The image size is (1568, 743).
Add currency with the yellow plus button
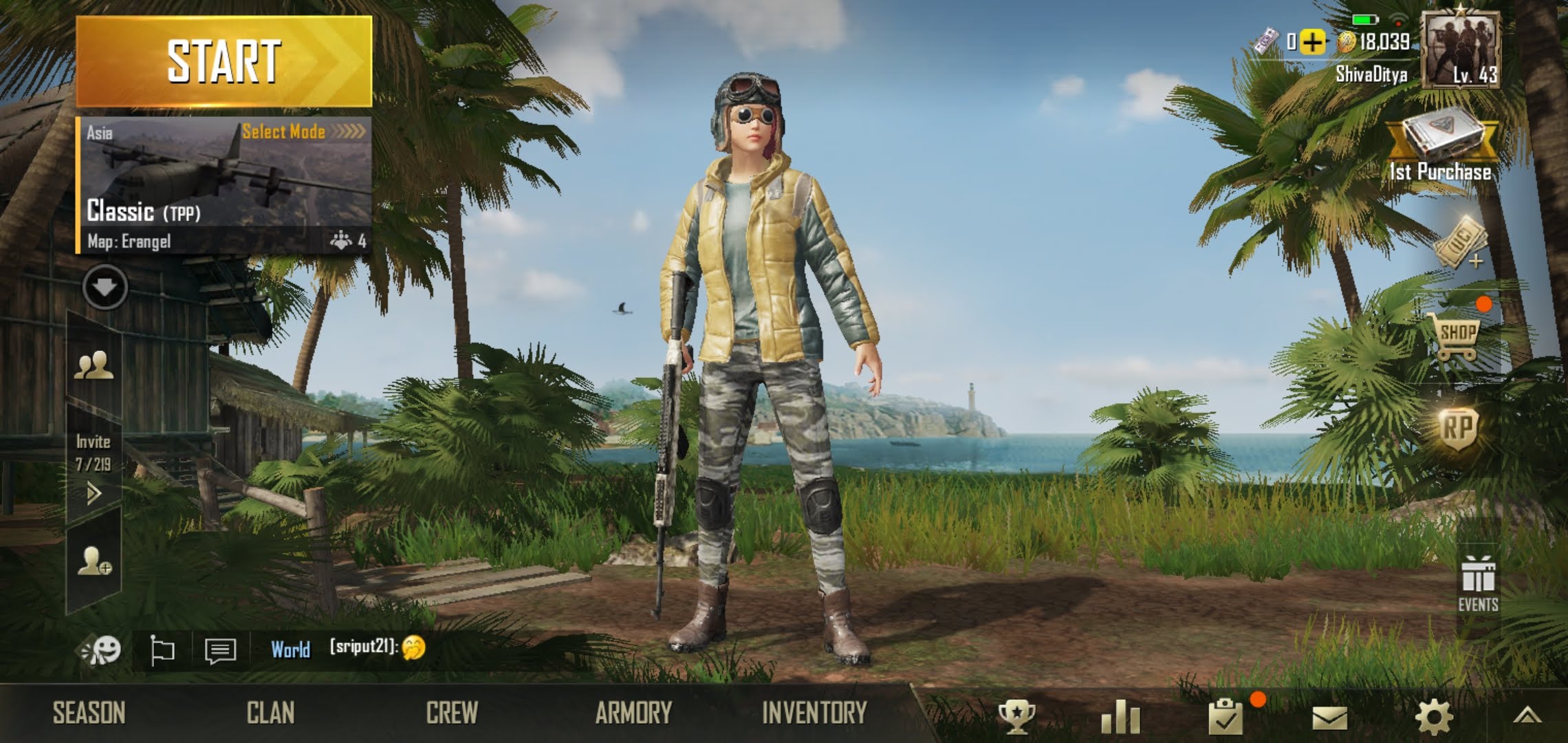1312,43
